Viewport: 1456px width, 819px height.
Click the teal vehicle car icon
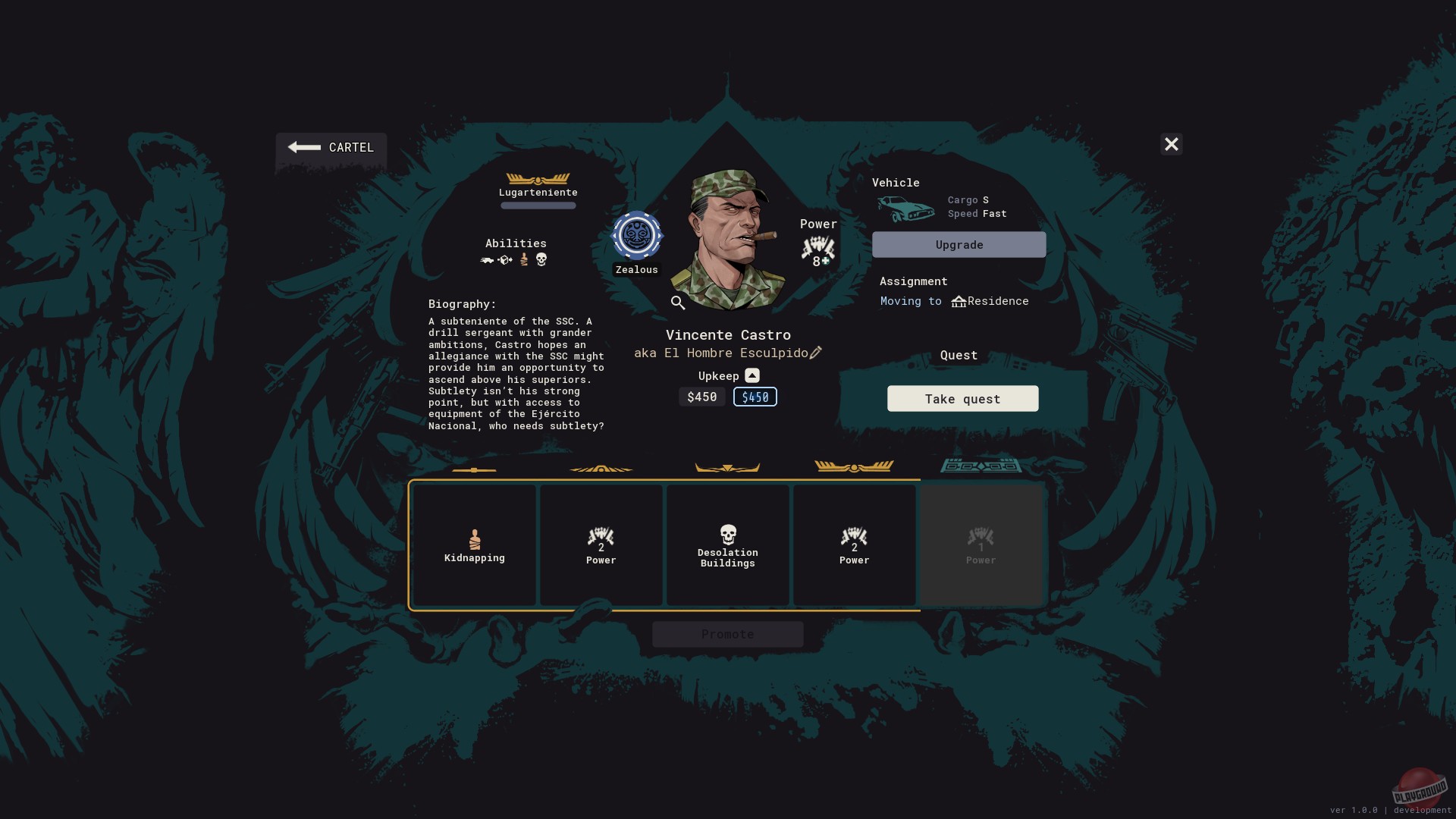pyautogui.click(x=905, y=207)
